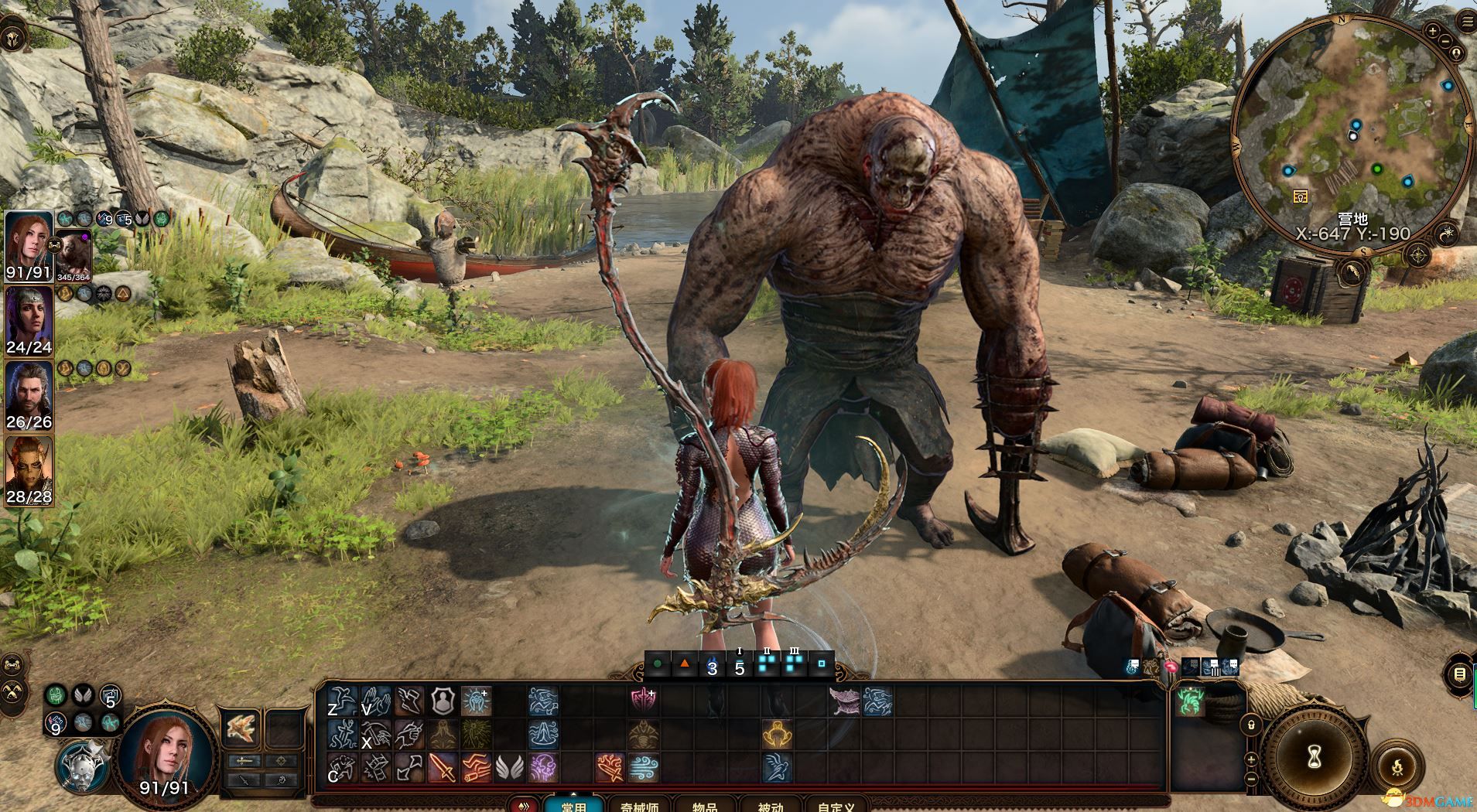1477x812 pixels.
Task: Click the end turn hourglass button
Action: [x=1315, y=759]
